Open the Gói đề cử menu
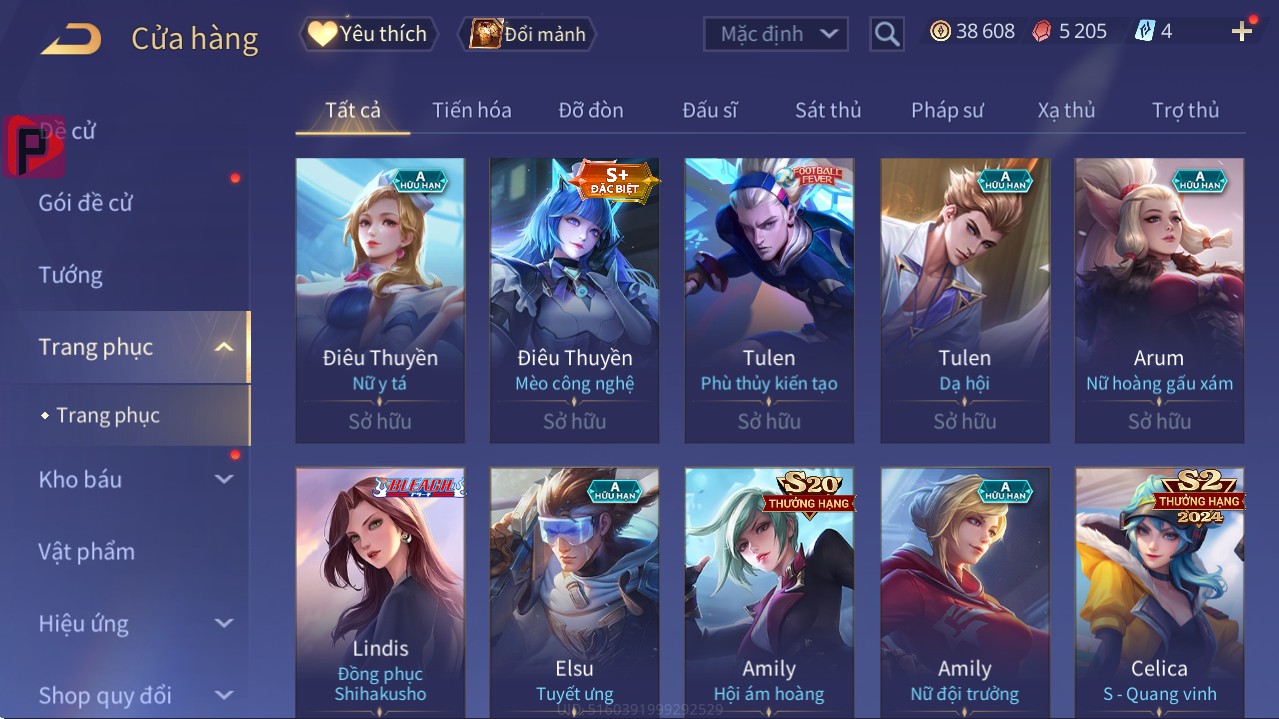The height and width of the screenshot is (719, 1279). point(86,203)
